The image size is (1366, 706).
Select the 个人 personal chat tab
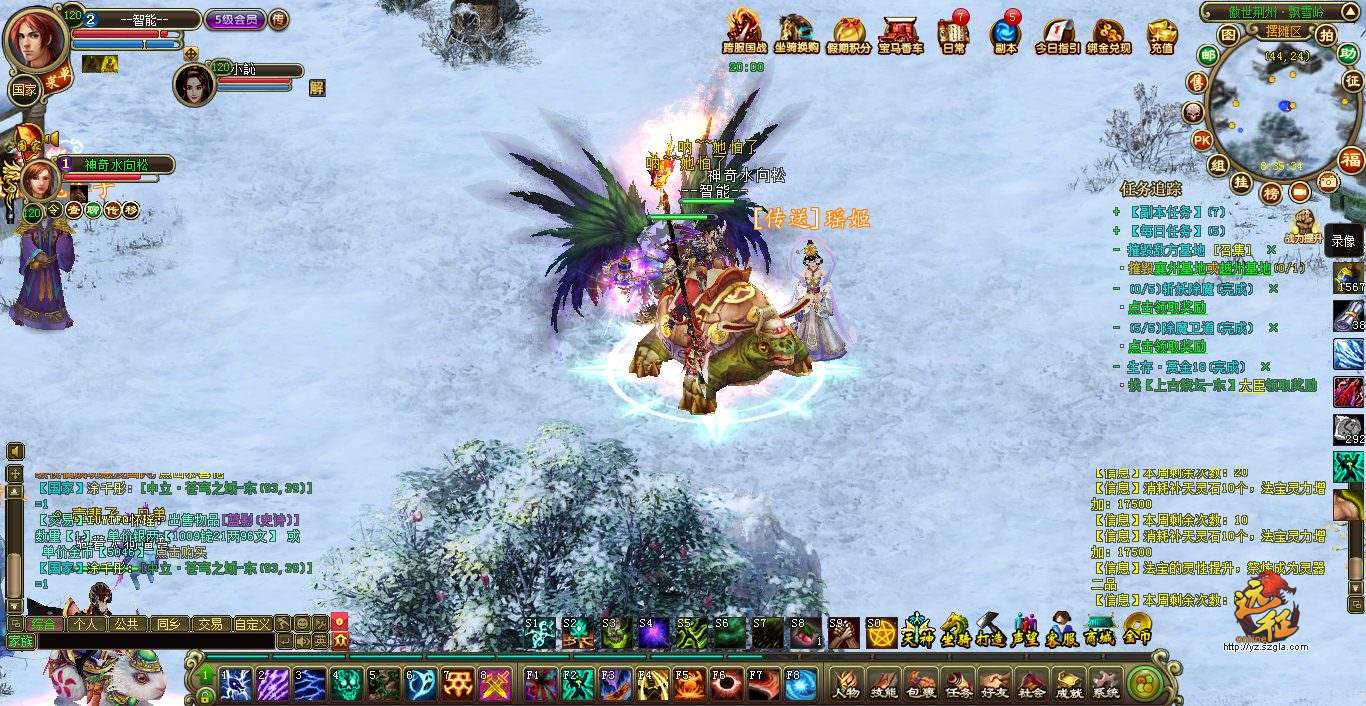(86, 623)
